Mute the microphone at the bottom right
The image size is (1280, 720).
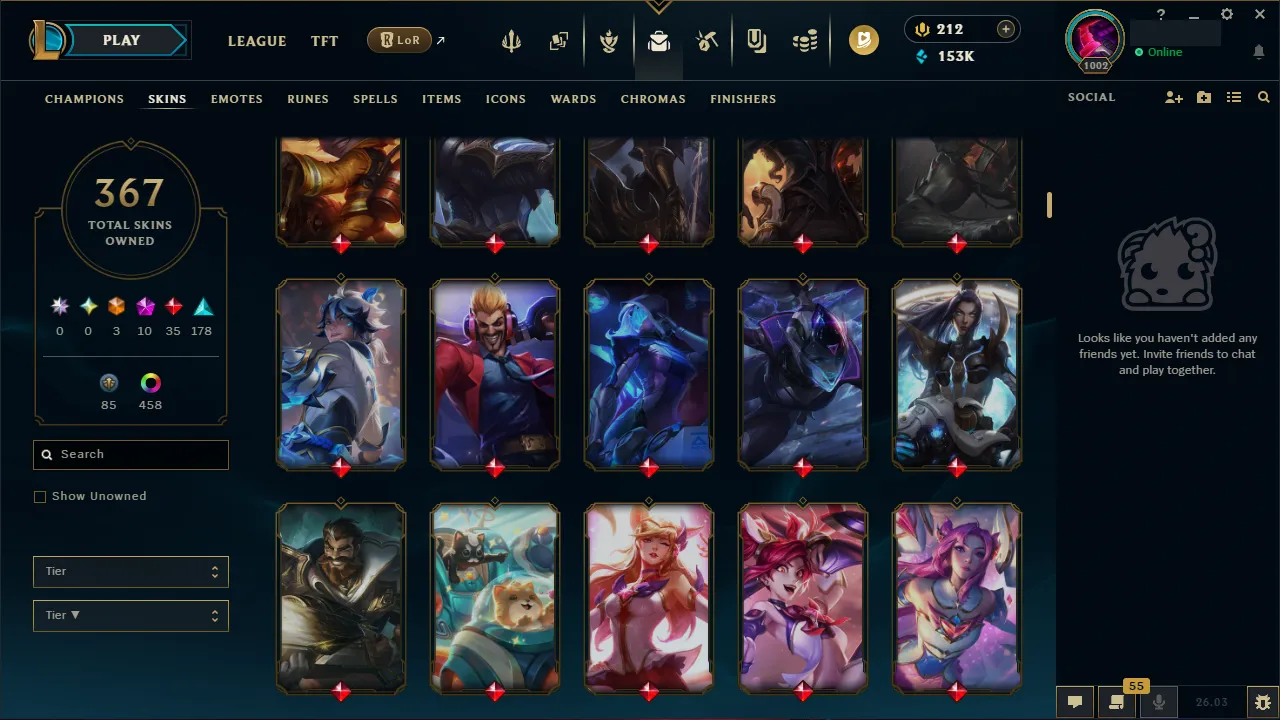pos(1158,701)
